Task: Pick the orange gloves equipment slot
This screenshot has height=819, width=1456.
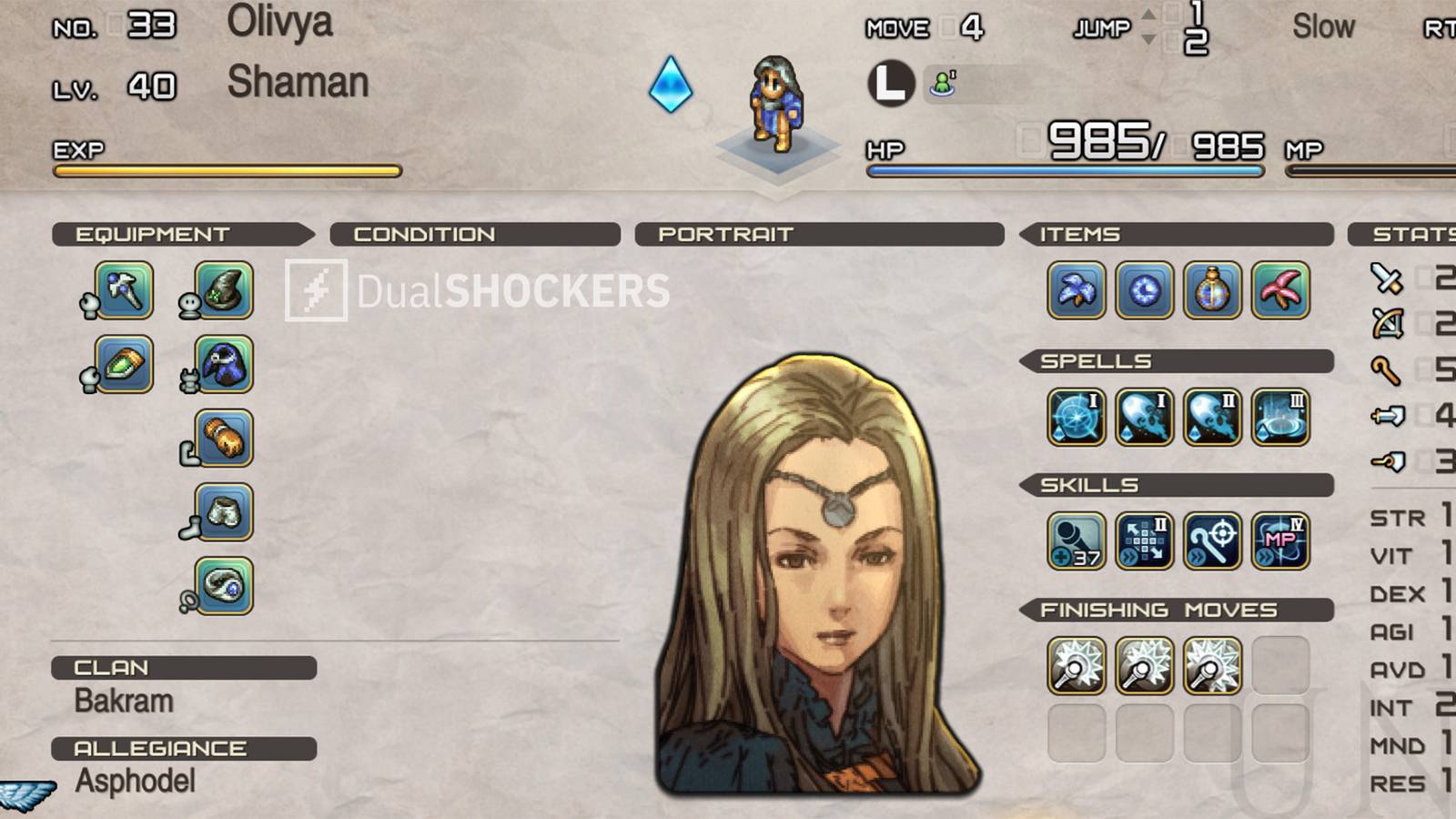Action: coord(224,439)
